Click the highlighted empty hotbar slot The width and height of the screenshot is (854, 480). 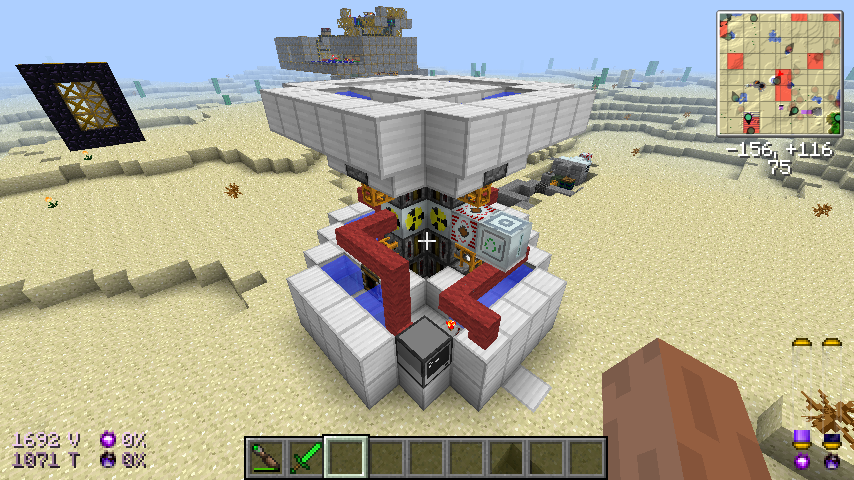pos(346,458)
